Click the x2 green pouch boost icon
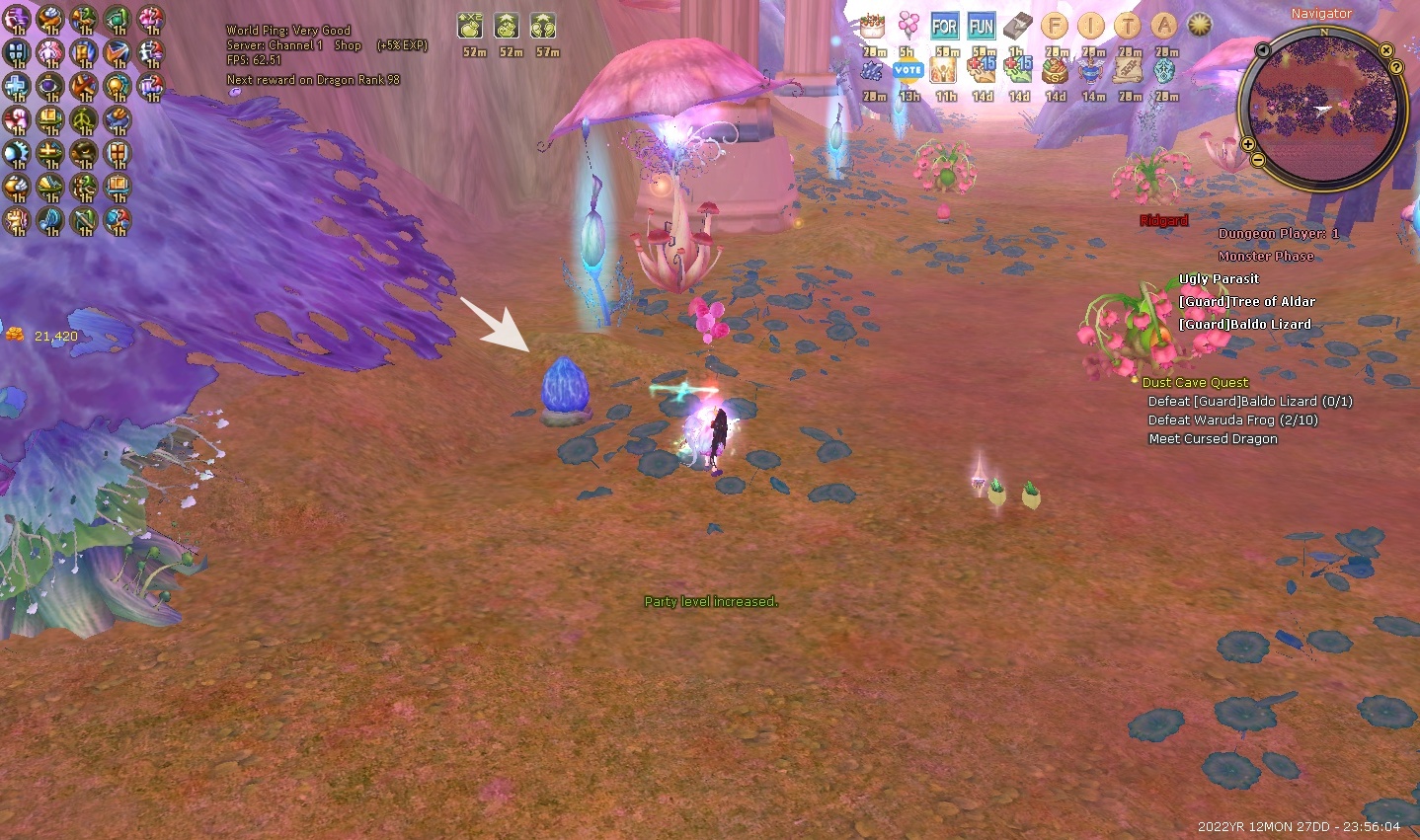1420x840 pixels. click(470, 27)
